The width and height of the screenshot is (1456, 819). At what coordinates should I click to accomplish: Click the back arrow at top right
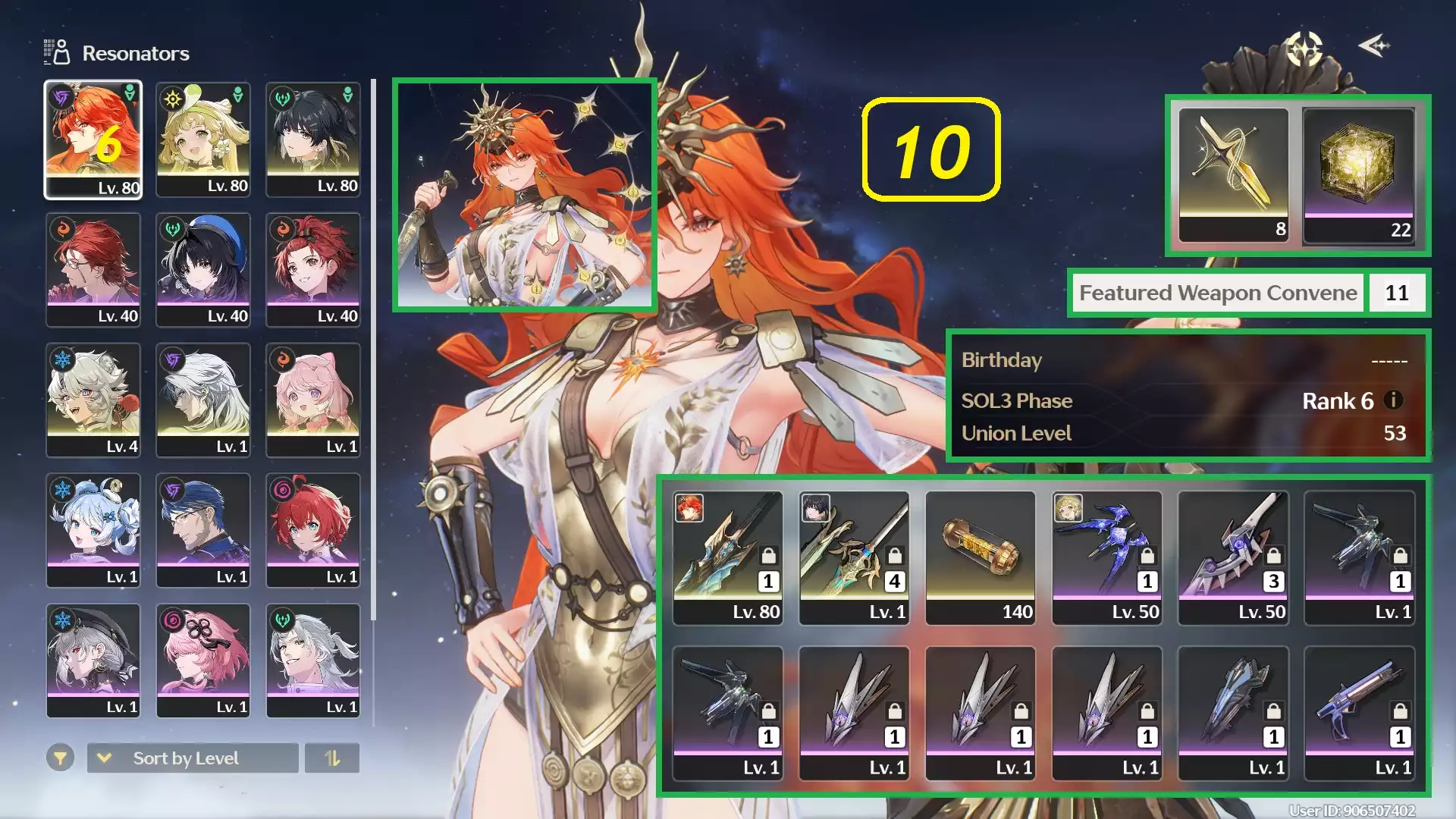coord(1374,47)
